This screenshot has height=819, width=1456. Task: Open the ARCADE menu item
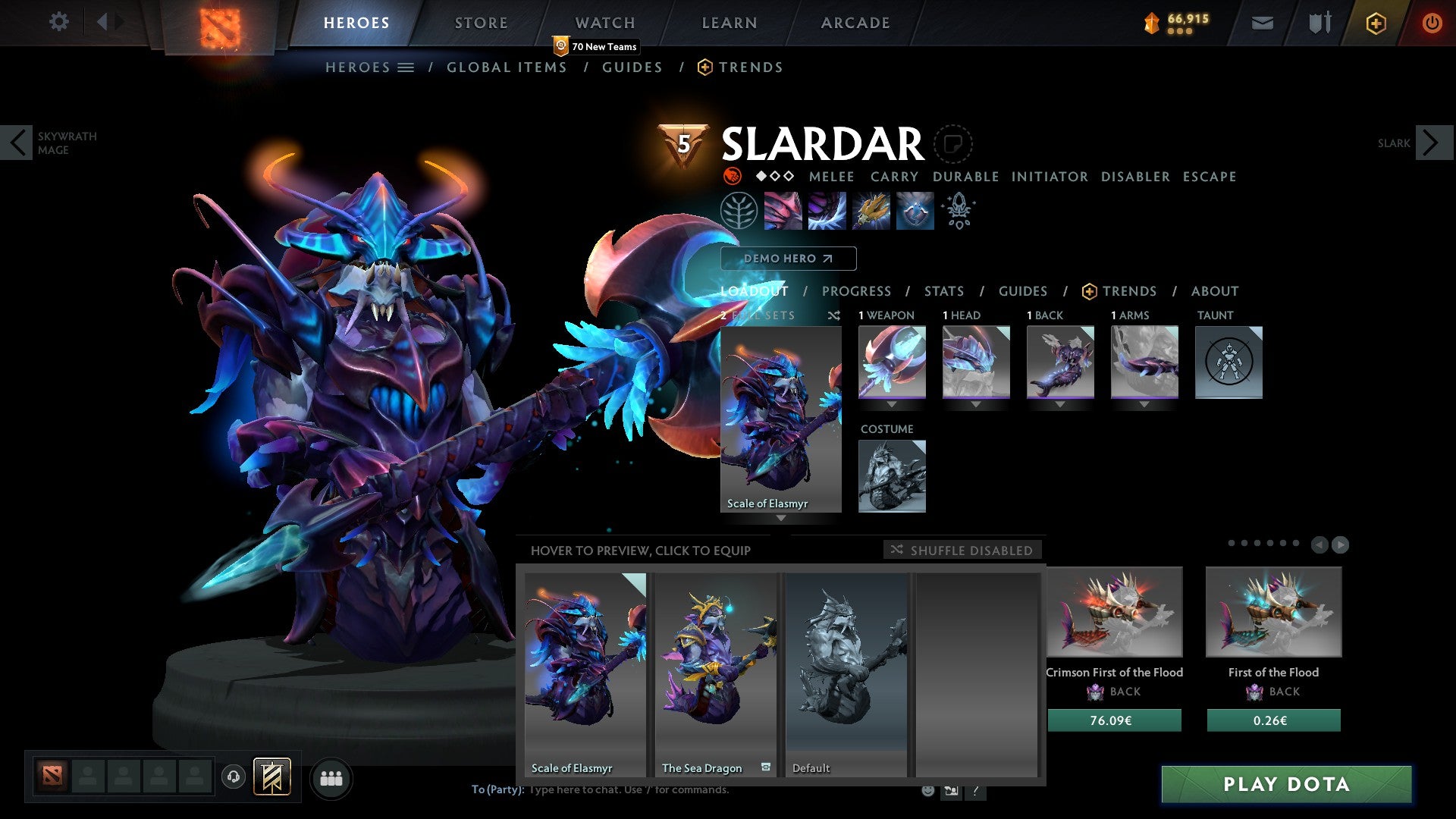855,23
